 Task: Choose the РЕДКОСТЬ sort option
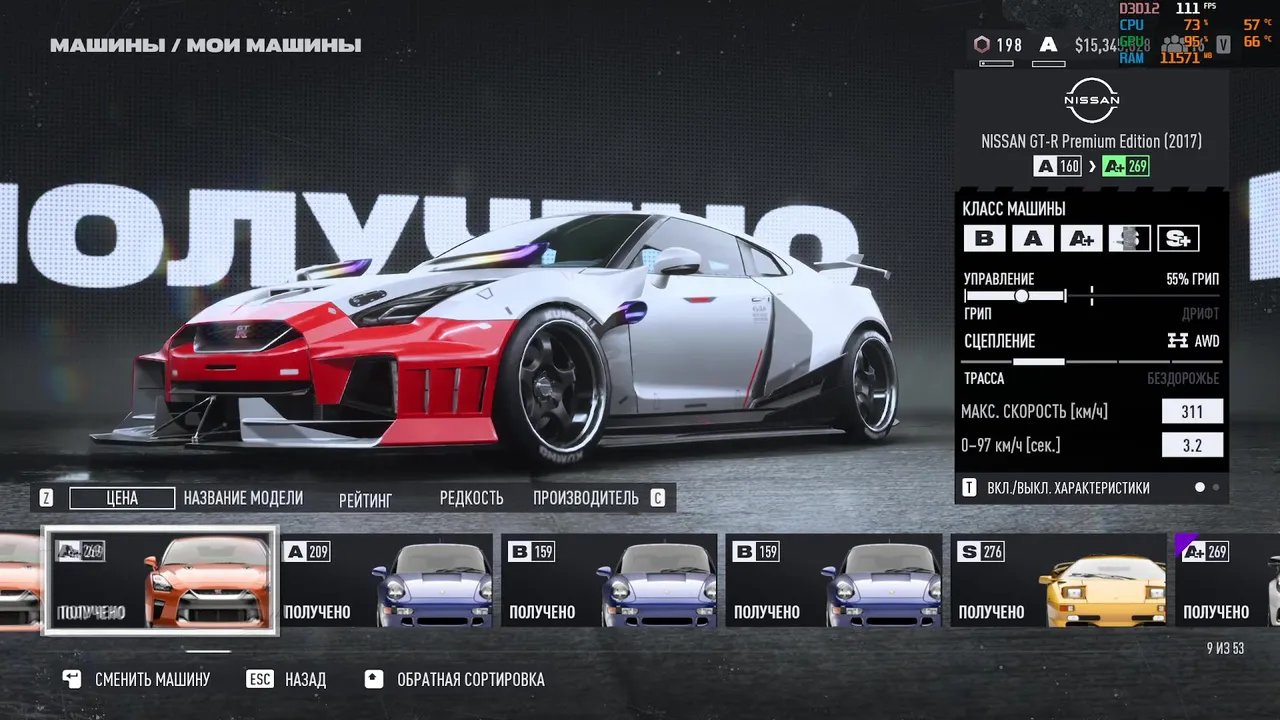coord(471,498)
